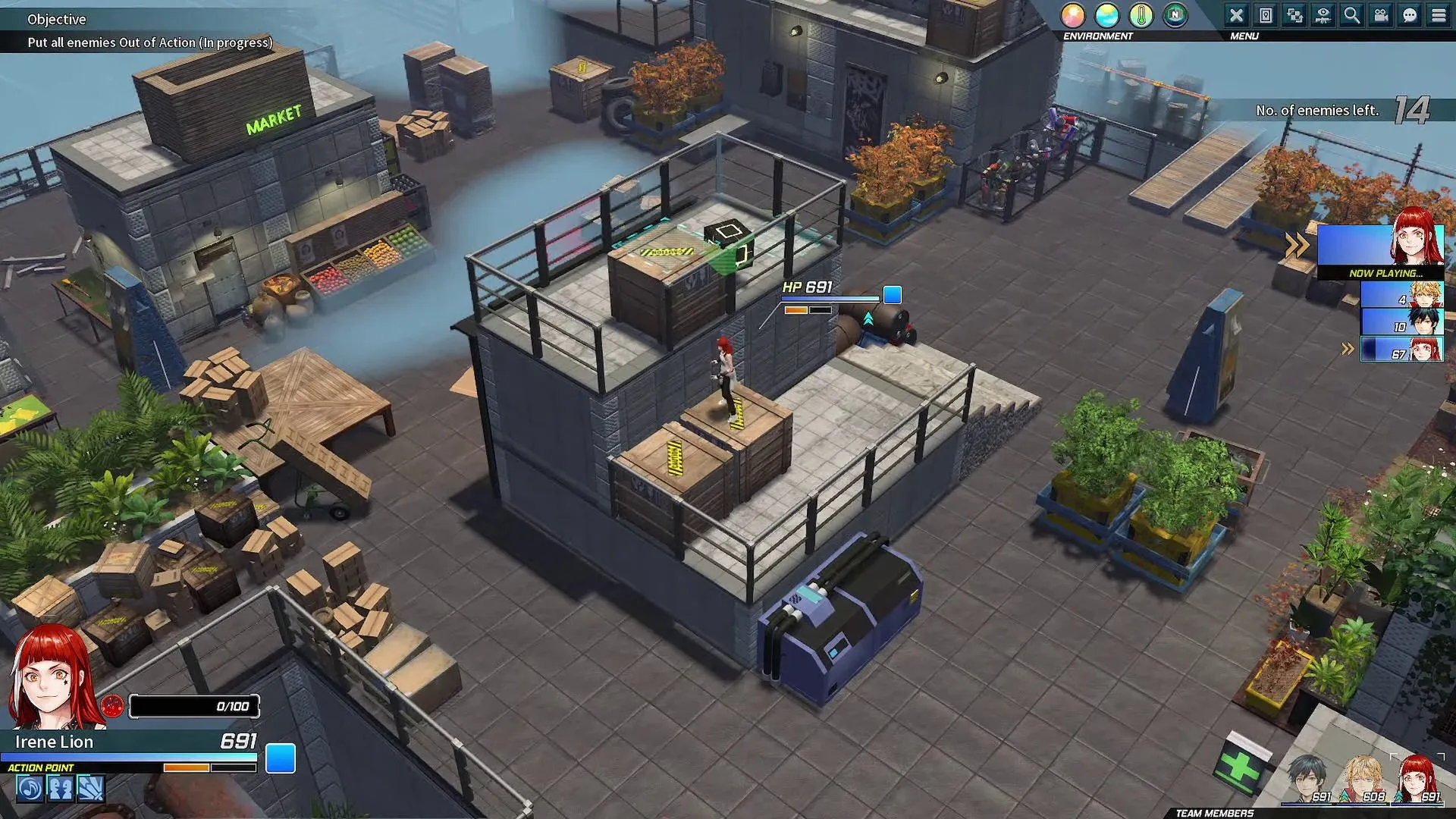This screenshot has height=819, width=1456.
Task: Click the magnifying glass search button
Action: coord(1352,15)
